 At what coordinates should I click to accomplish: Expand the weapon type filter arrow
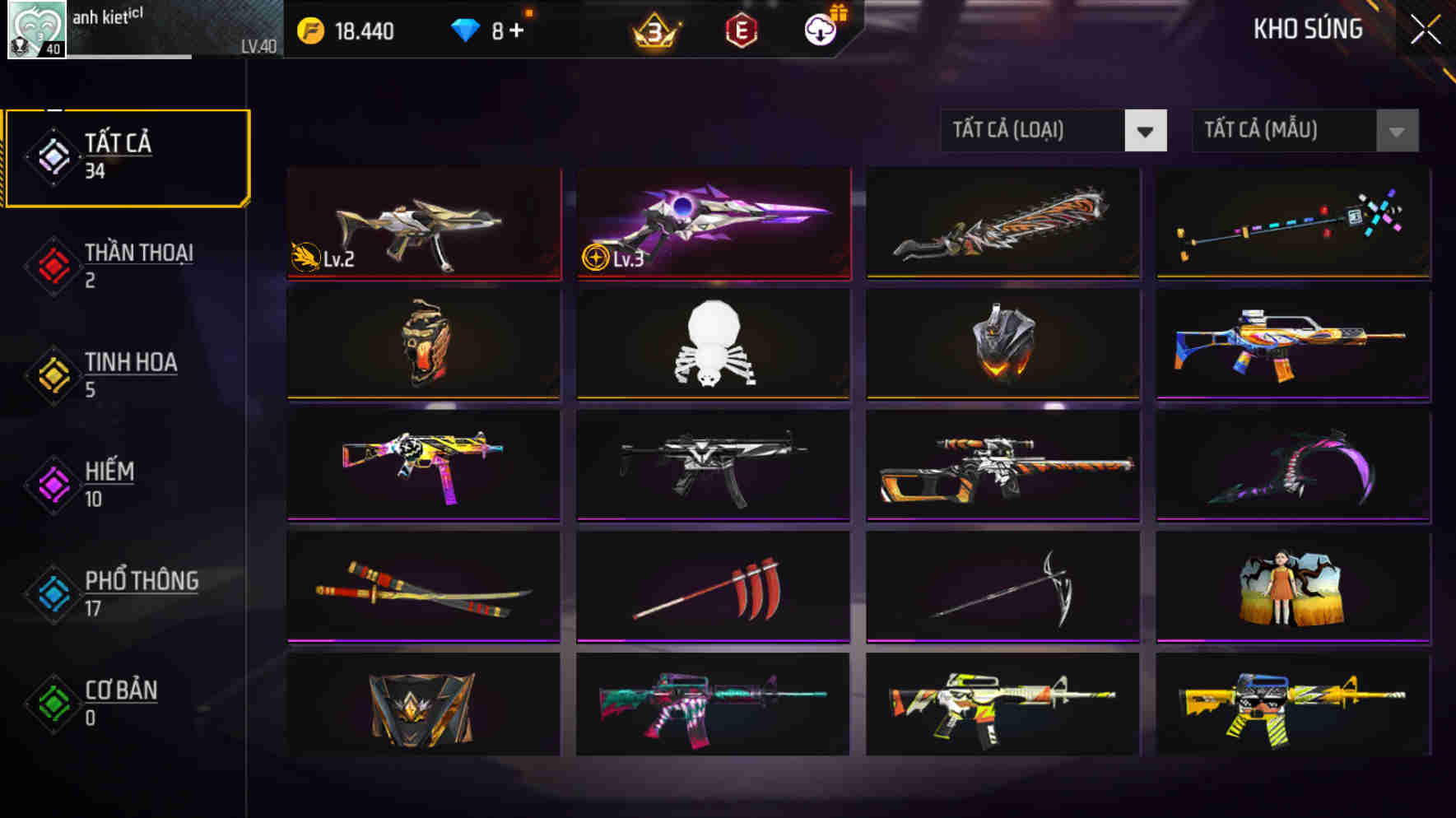tap(1146, 130)
